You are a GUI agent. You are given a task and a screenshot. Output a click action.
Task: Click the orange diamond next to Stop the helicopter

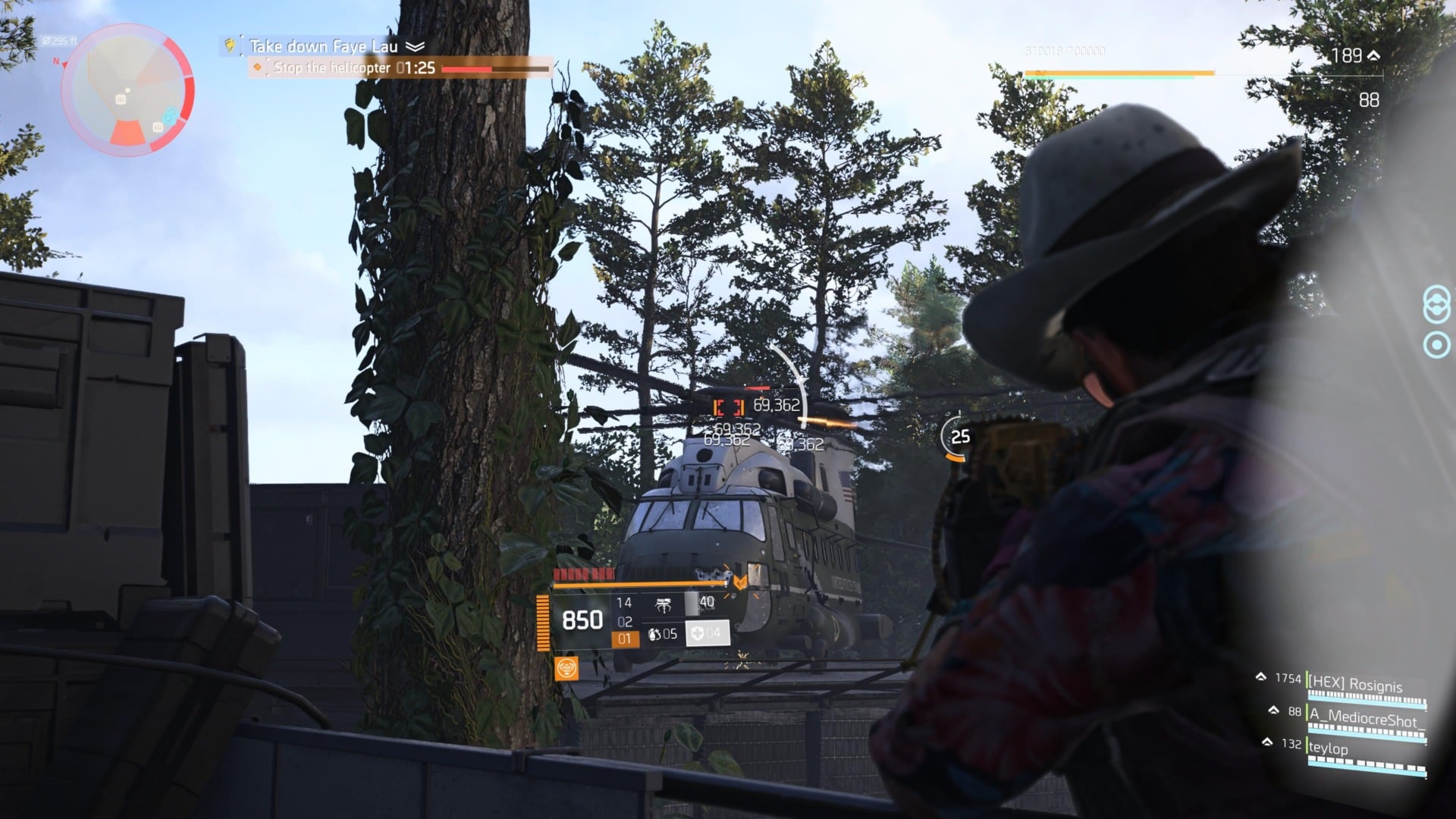[x=259, y=68]
